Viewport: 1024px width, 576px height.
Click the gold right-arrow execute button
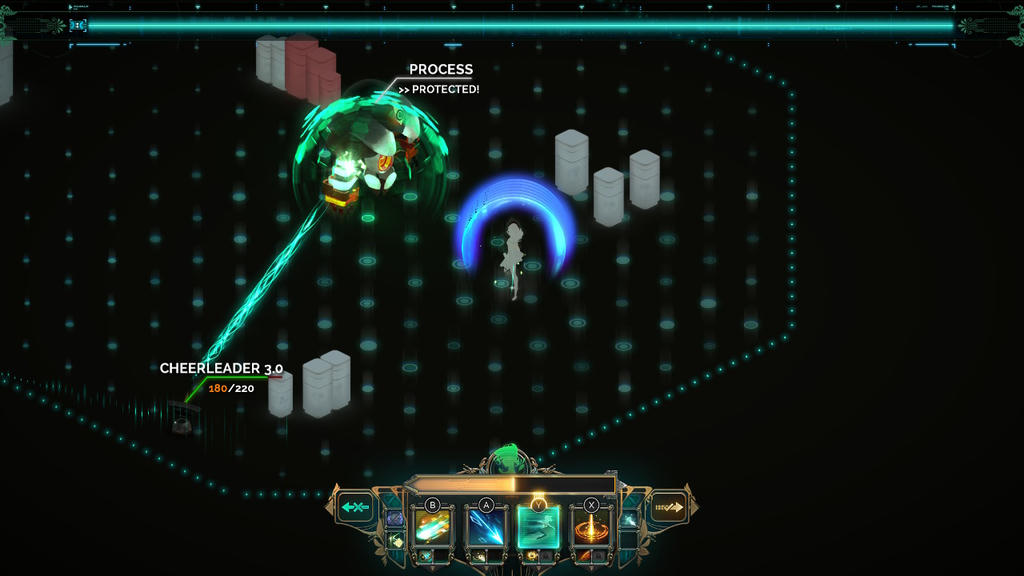click(x=668, y=508)
